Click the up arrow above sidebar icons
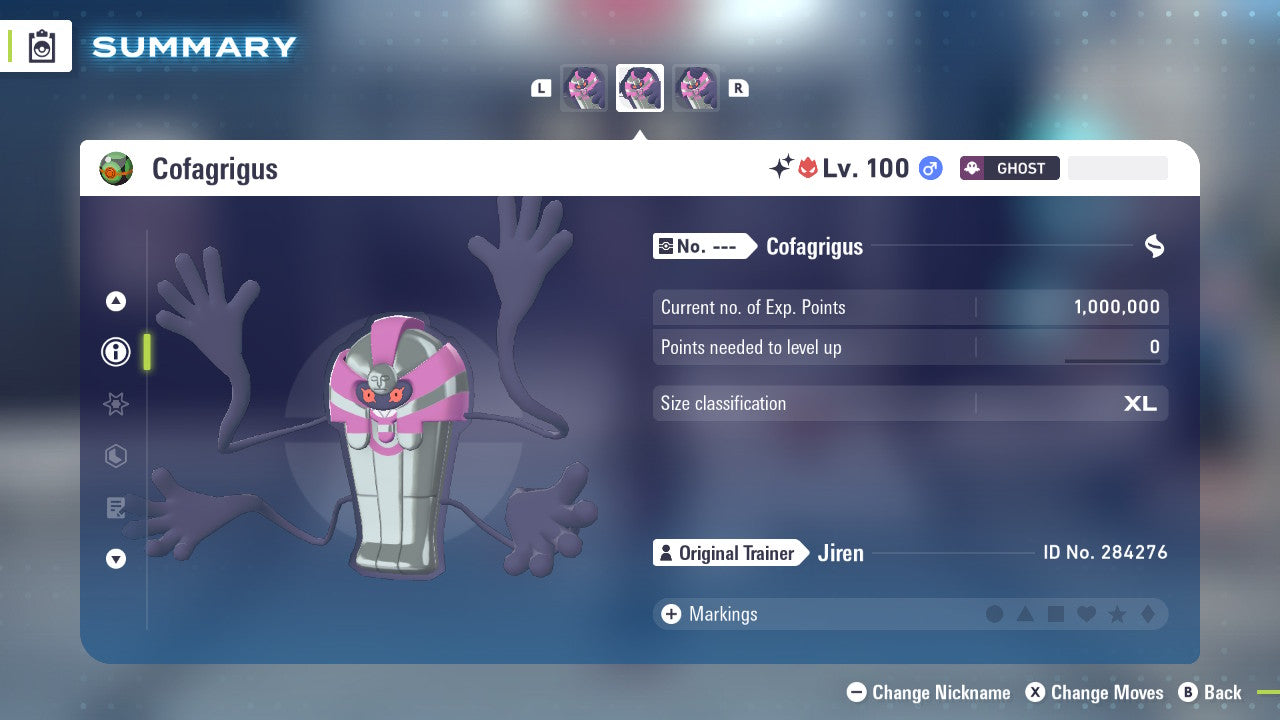This screenshot has height=720, width=1280. tap(115, 301)
